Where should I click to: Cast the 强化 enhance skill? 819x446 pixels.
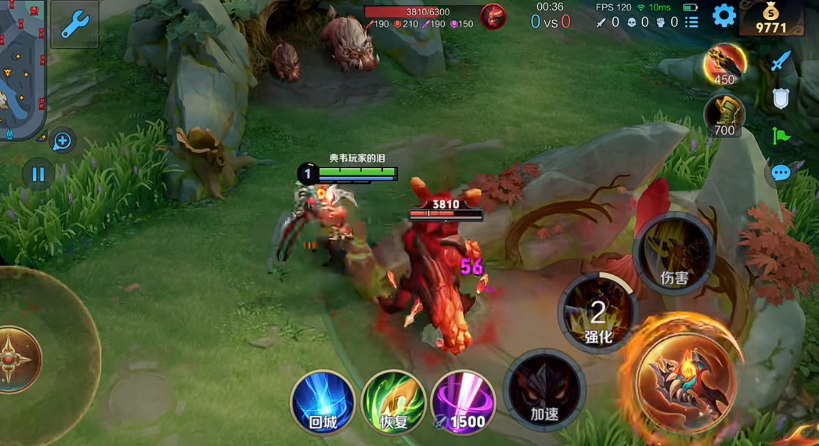pyautogui.click(x=598, y=312)
